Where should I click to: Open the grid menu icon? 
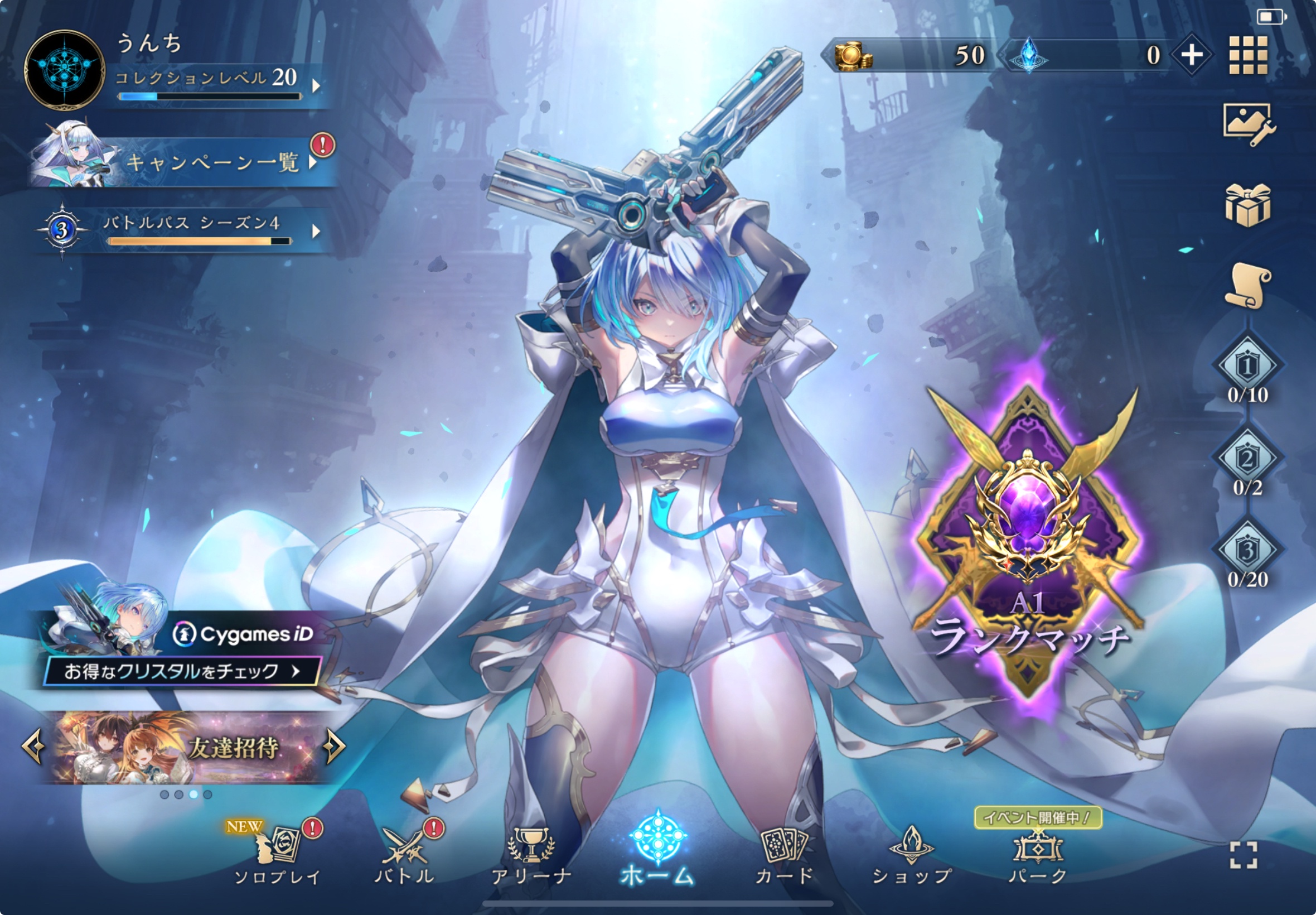(1248, 55)
